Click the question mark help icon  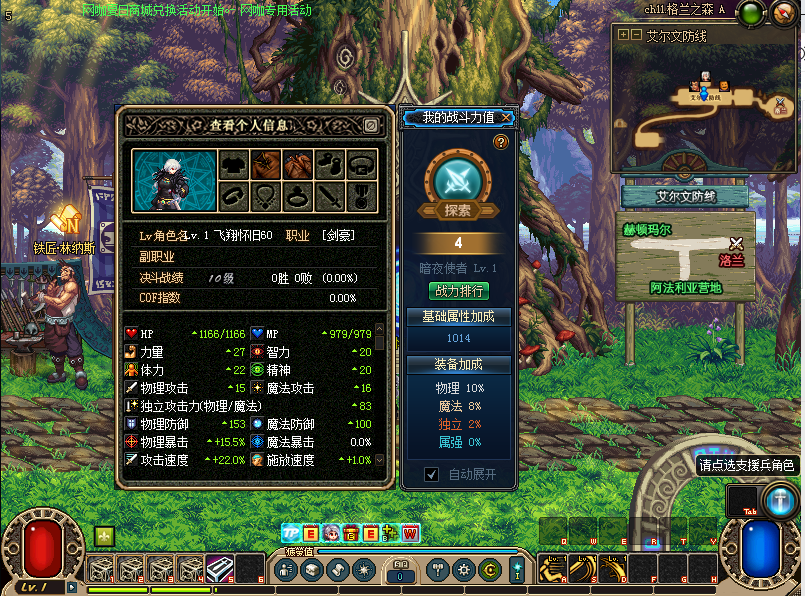[x=502, y=142]
